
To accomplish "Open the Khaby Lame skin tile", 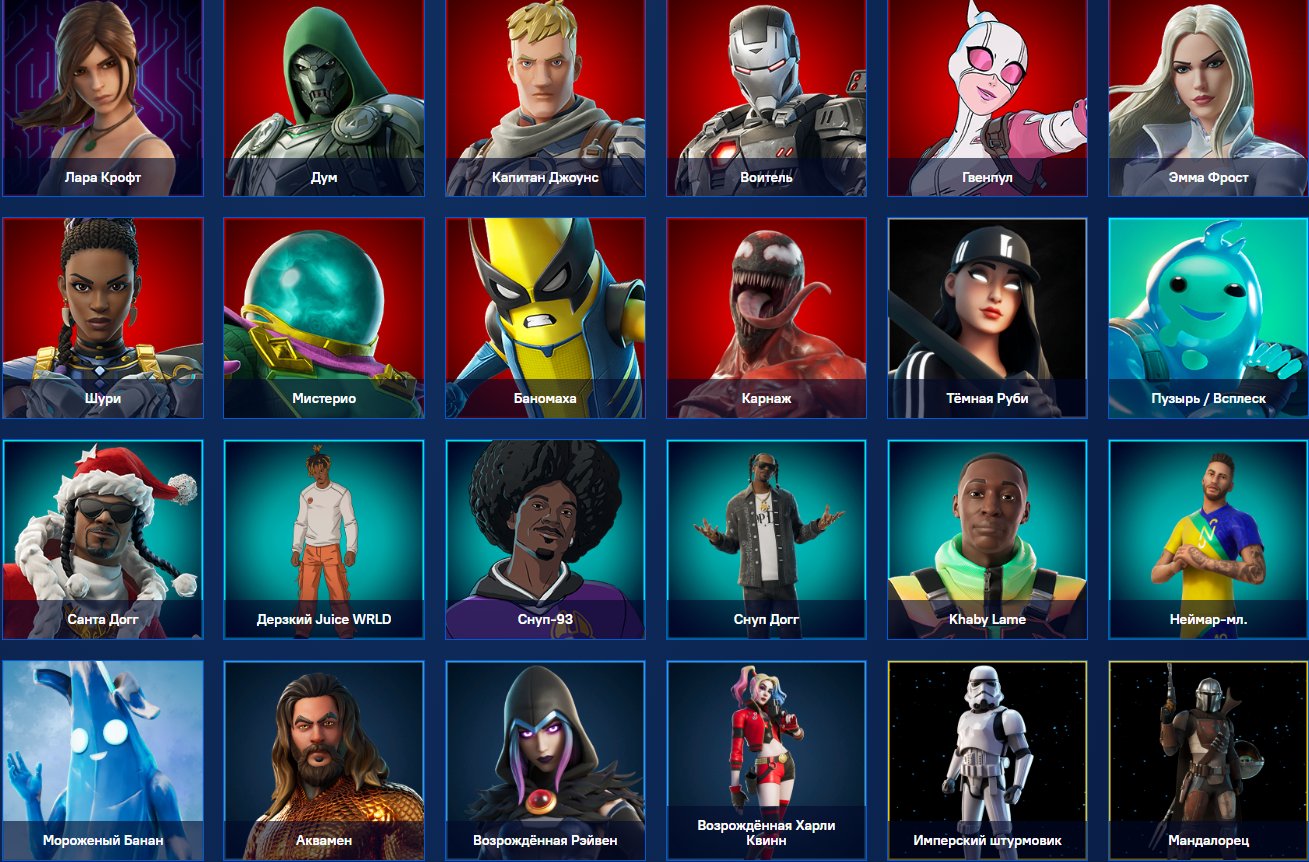I will (987, 539).
